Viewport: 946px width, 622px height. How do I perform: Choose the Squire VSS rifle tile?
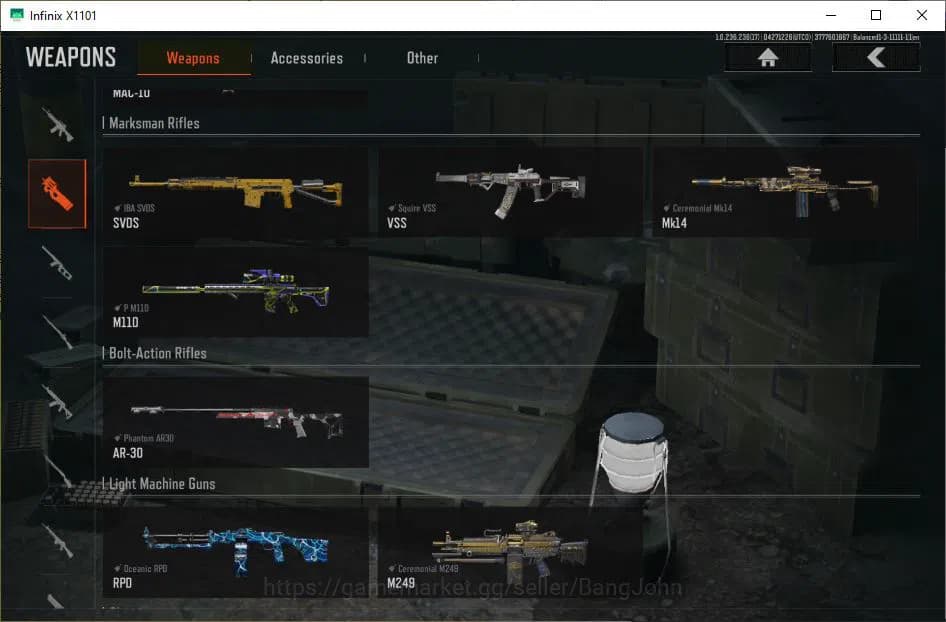tap(510, 192)
